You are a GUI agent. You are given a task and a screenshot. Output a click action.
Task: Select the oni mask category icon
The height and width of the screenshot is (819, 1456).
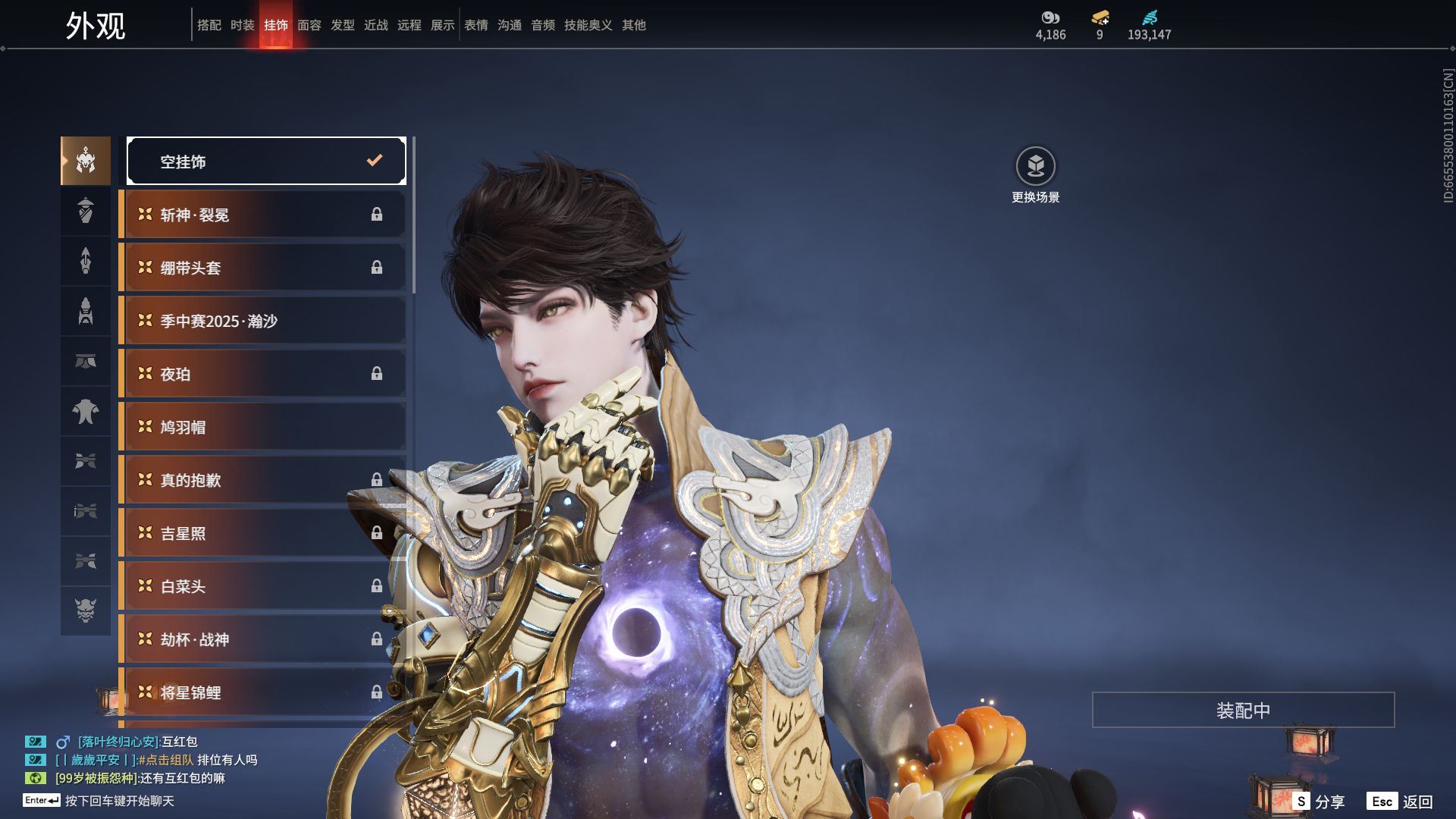(x=86, y=610)
